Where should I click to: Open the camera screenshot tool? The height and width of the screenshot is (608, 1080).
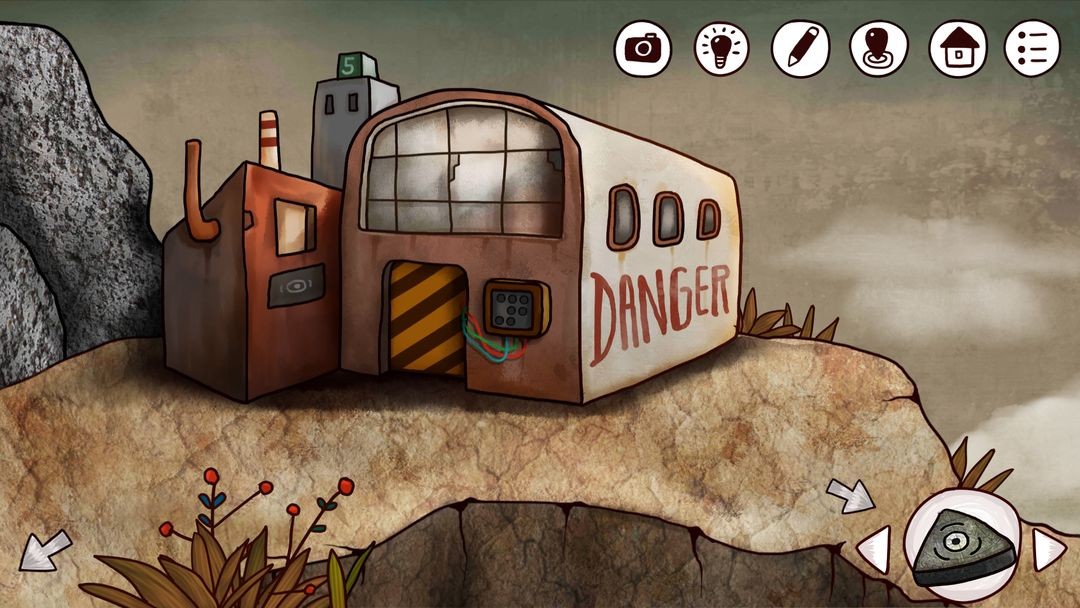tap(643, 47)
